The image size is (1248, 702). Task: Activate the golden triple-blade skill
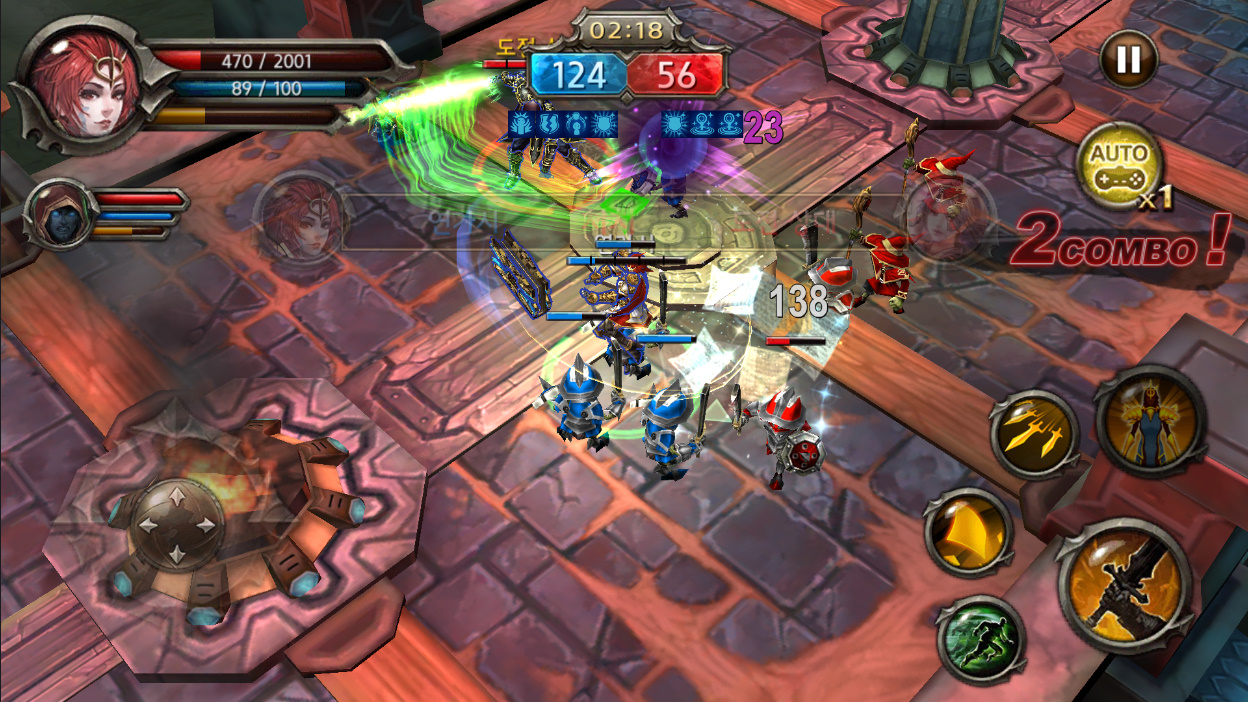pyautogui.click(x=1034, y=433)
